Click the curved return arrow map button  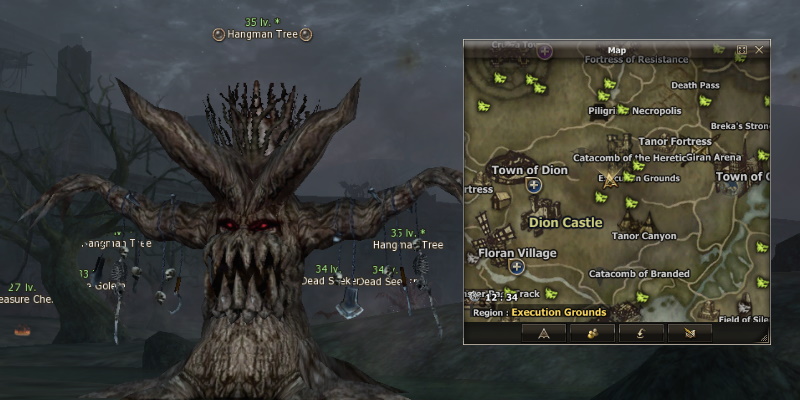[641, 333]
